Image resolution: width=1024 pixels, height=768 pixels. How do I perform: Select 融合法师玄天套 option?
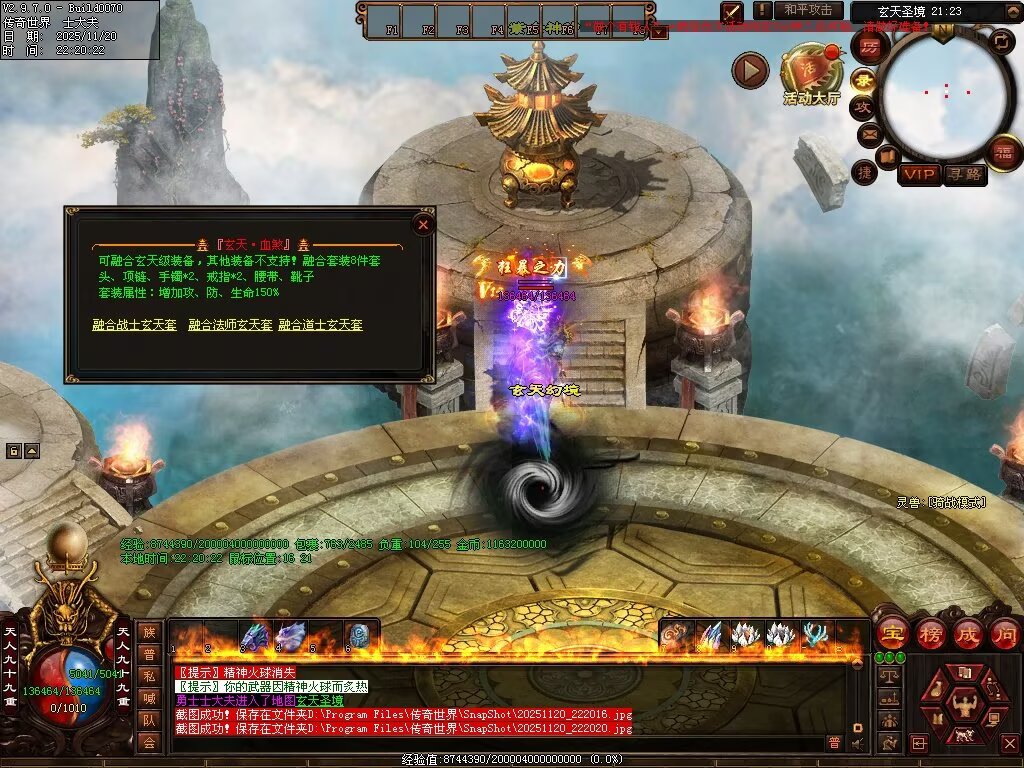230,325
